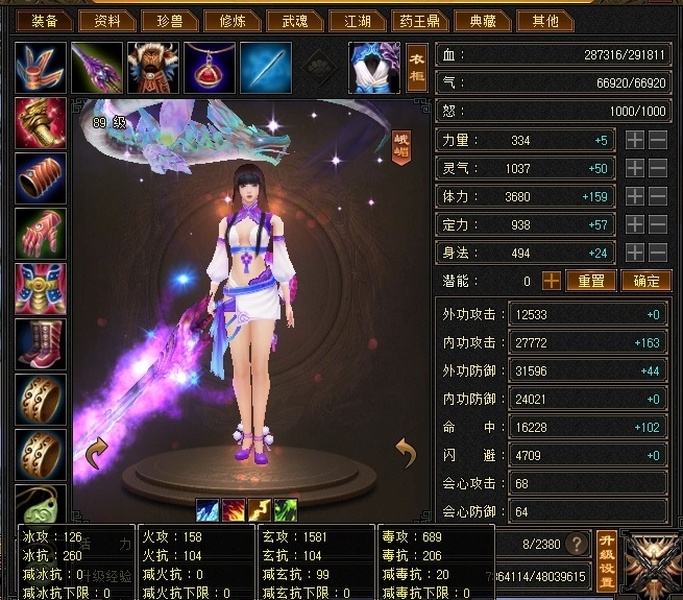The width and height of the screenshot is (683, 600).
Task: Increase 力量 with its plus button
Action: click(x=634, y=141)
